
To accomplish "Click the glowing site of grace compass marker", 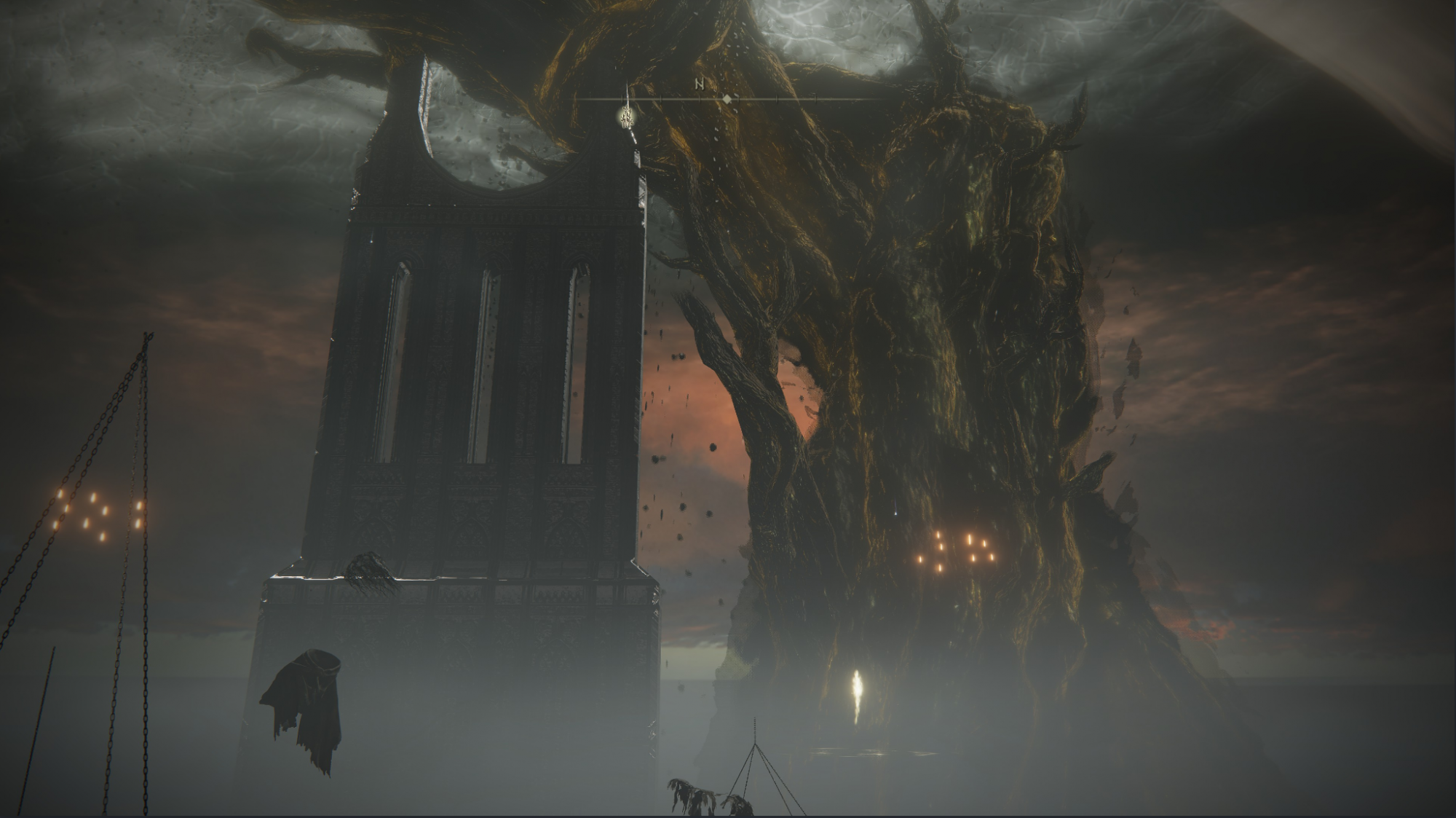I will pyautogui.click(x=625, y=114).
